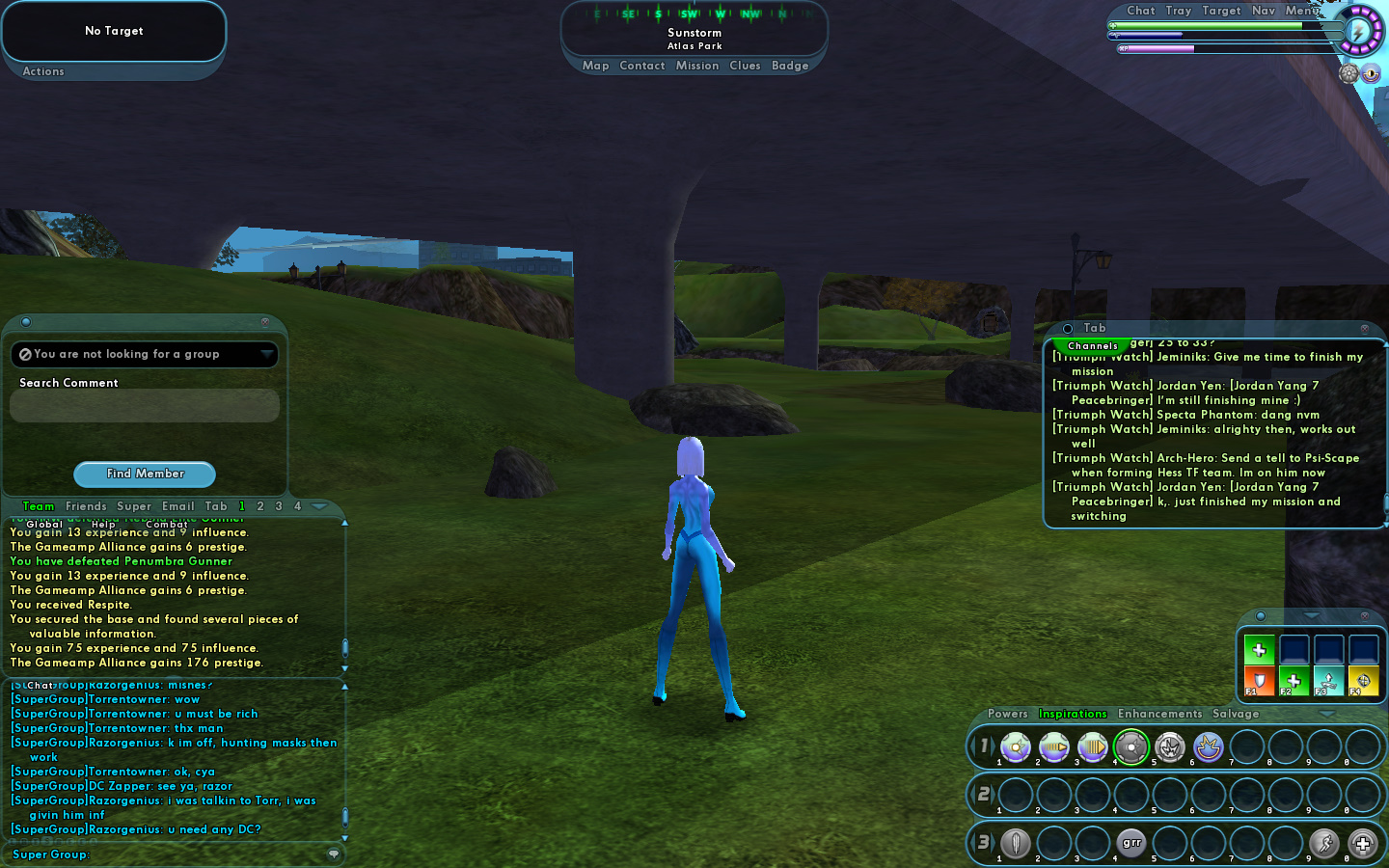Open the Map from the navigation bar
Screen dimensions: 1389x868
coord(595,66)
